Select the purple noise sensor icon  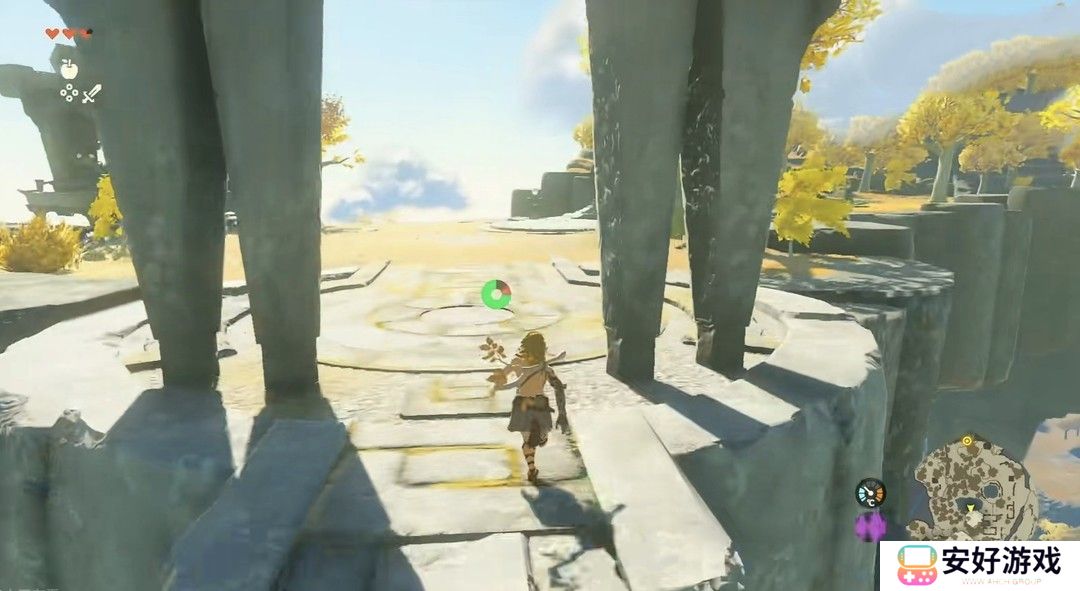point(870,525)
